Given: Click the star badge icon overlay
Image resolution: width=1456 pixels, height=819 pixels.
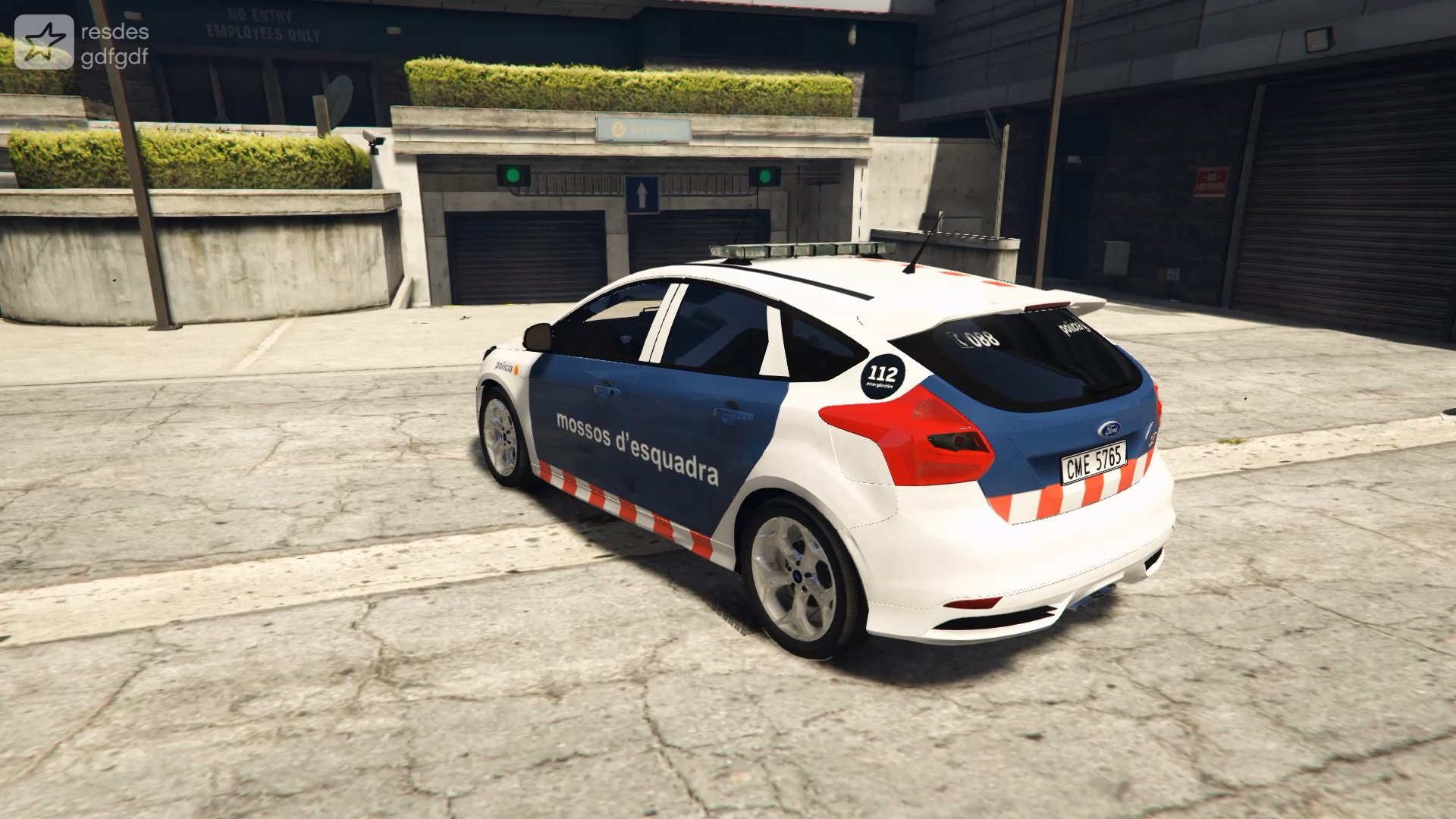Looking at the screenshot, I should (x=44, y=42).
